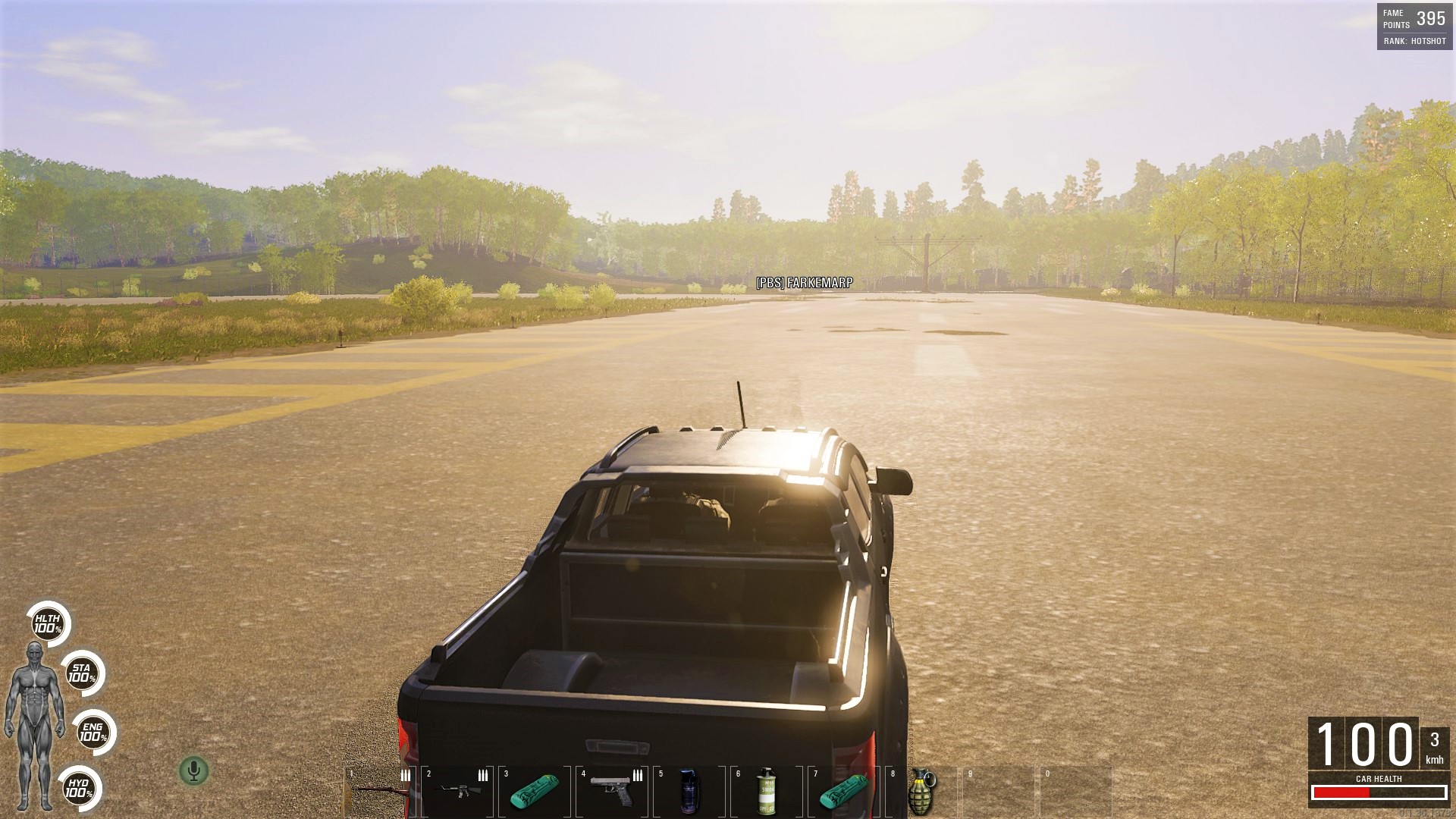Image resolution: width=1456 pixels, height=819 pixels.
Task: Choose the green item in slot 7
Action: click(x=844, y=790)
